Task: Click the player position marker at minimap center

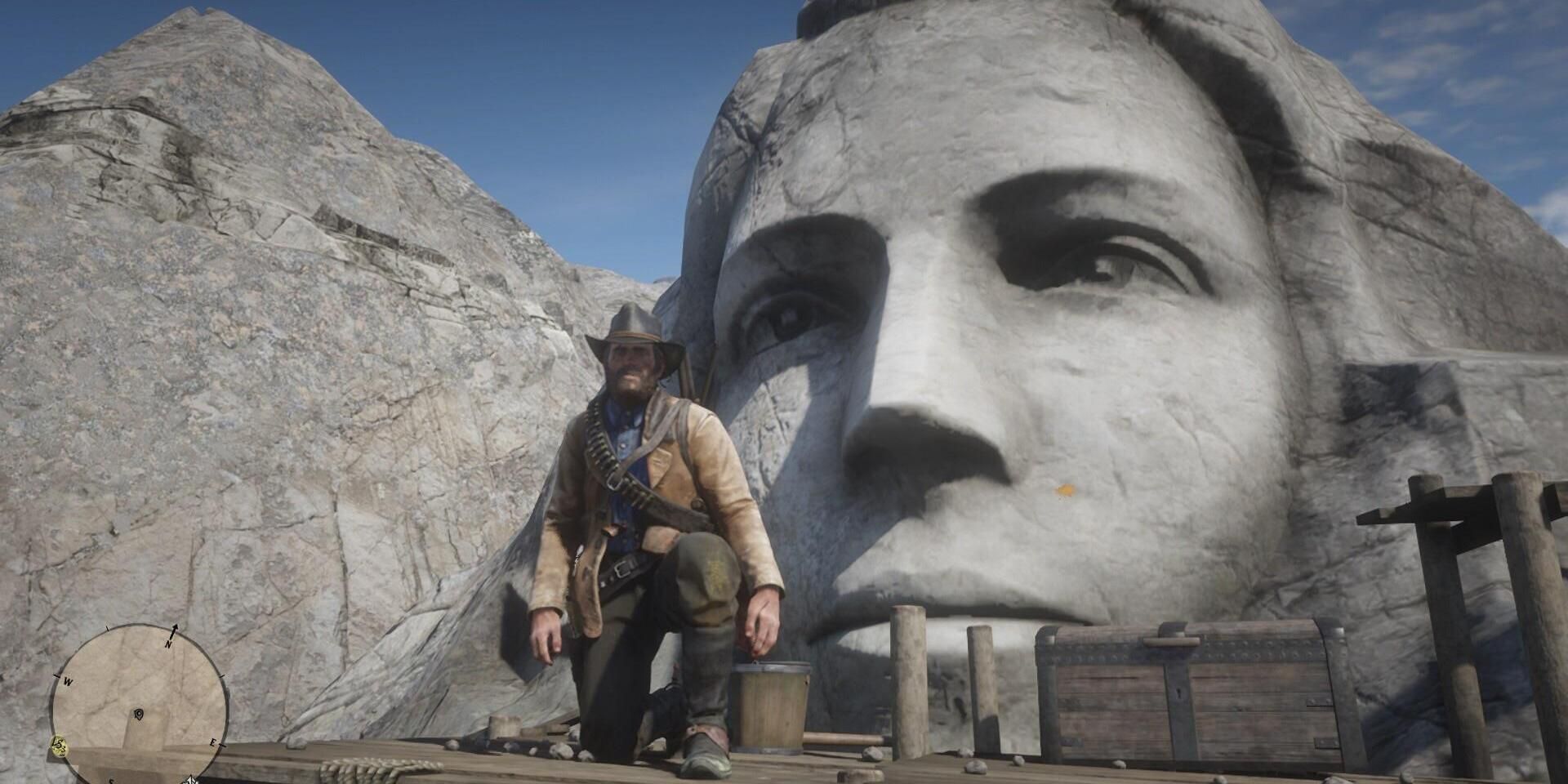Action: (139, 714)
